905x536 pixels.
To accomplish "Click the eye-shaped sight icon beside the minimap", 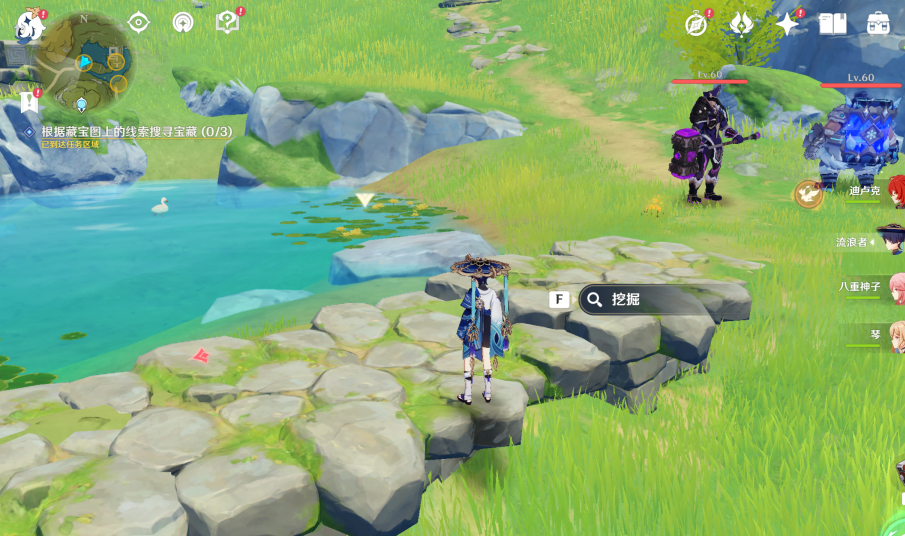I will (138, 22).
